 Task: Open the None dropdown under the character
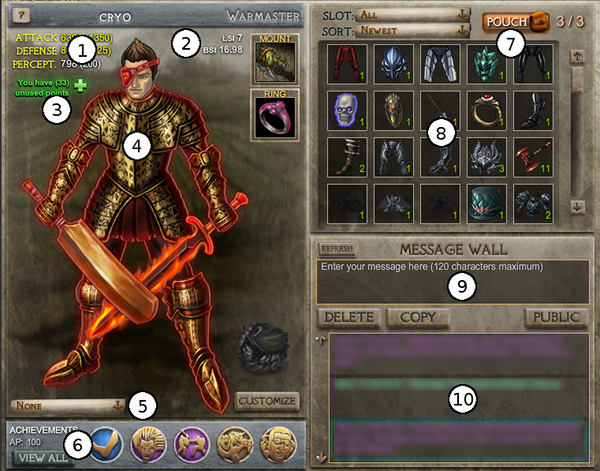[68, 405]
